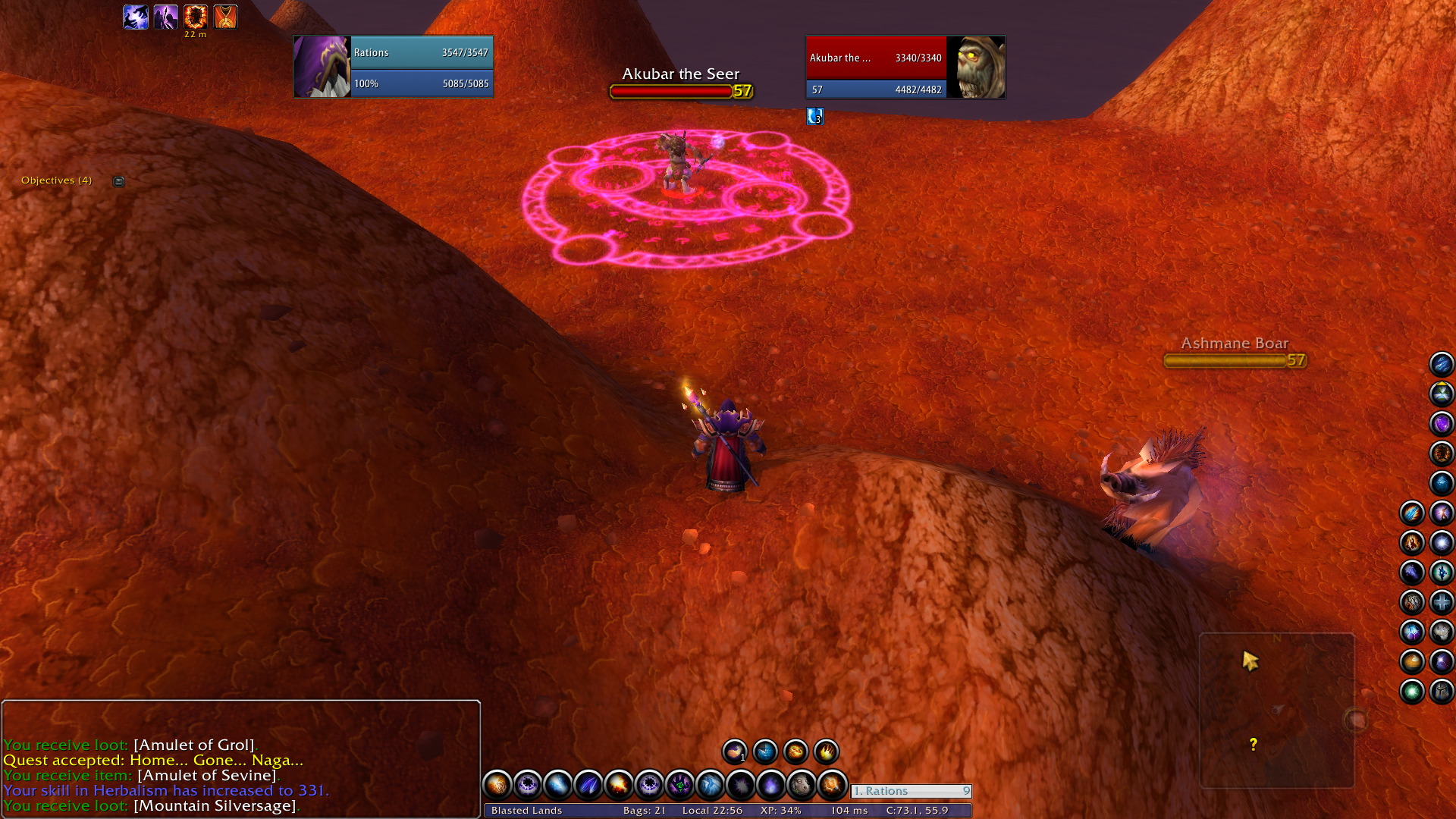
Task: Click the debuff icon under Akubar's target frame
Action: (814, 116)
